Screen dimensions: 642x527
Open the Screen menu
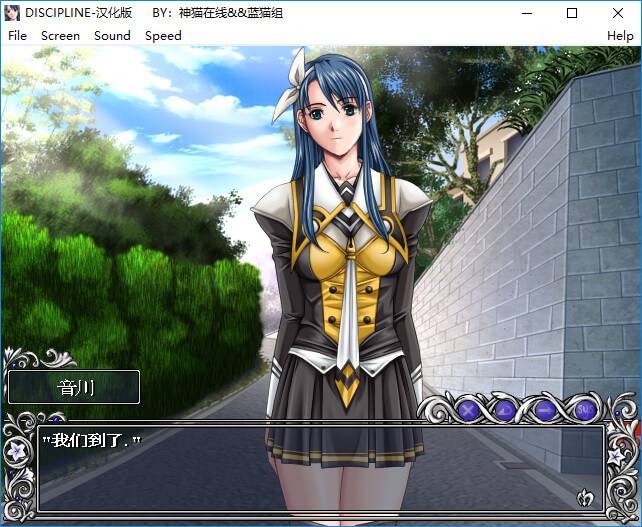60,35
